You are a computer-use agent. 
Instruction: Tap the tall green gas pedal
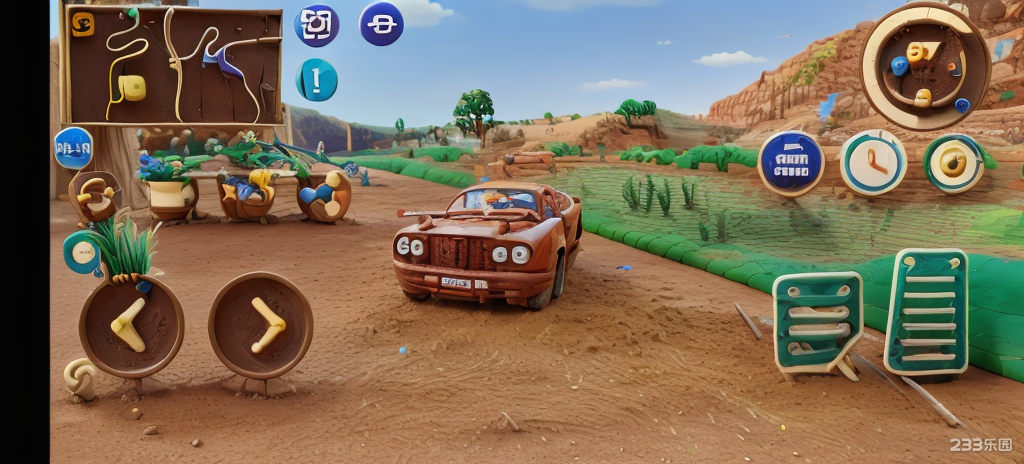[x=926, y=313]
